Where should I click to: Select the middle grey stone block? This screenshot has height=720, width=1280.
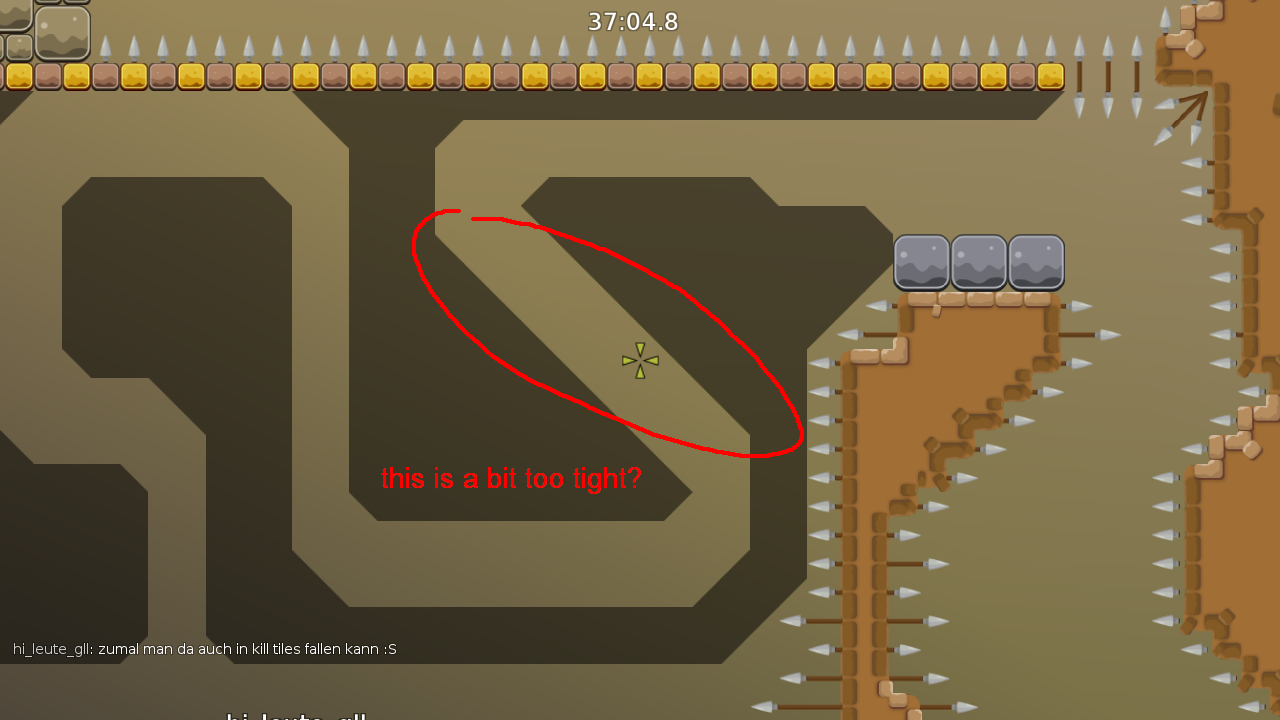click(979, 263)
